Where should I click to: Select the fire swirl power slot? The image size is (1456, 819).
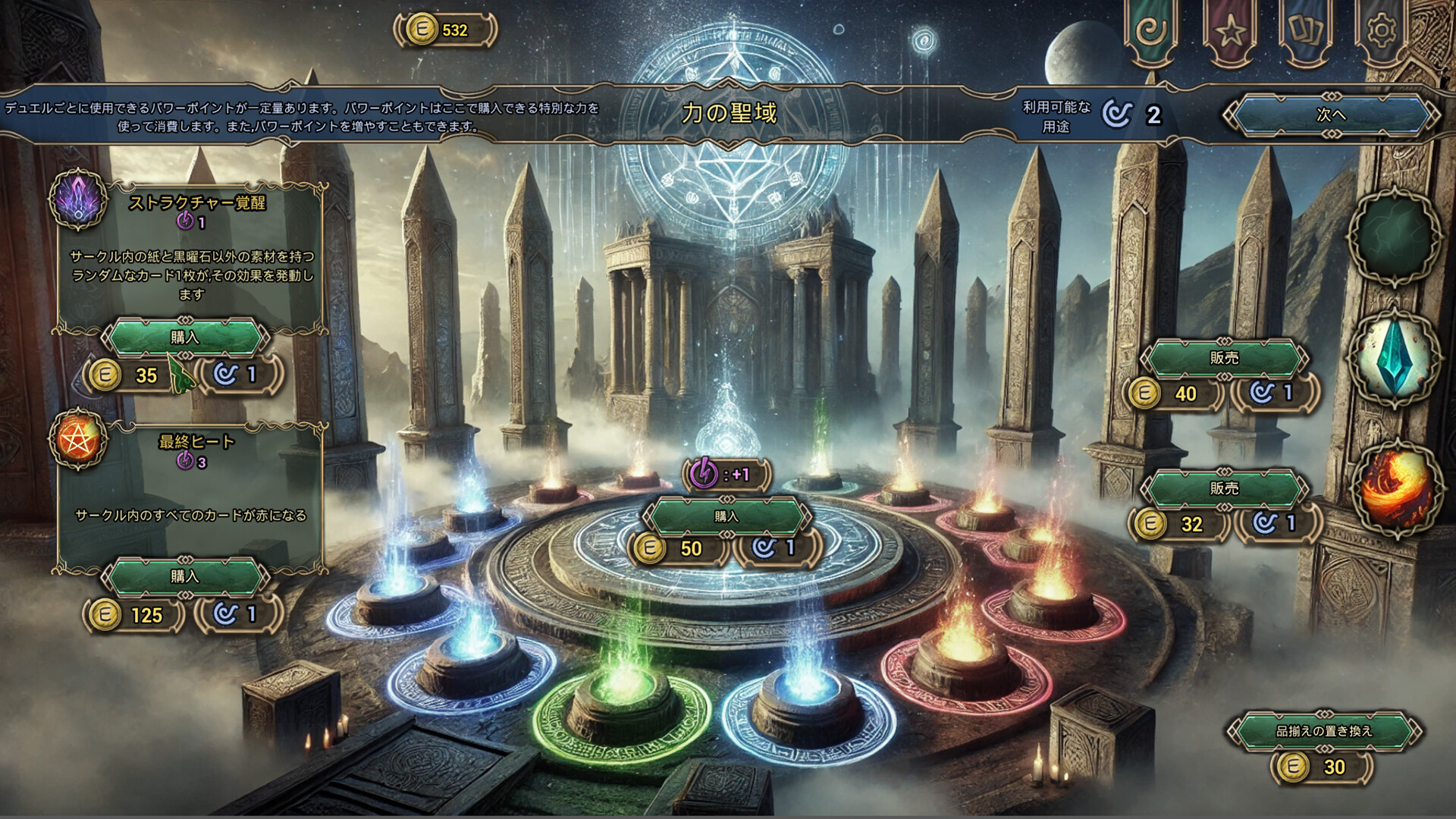click(1395, 487)
